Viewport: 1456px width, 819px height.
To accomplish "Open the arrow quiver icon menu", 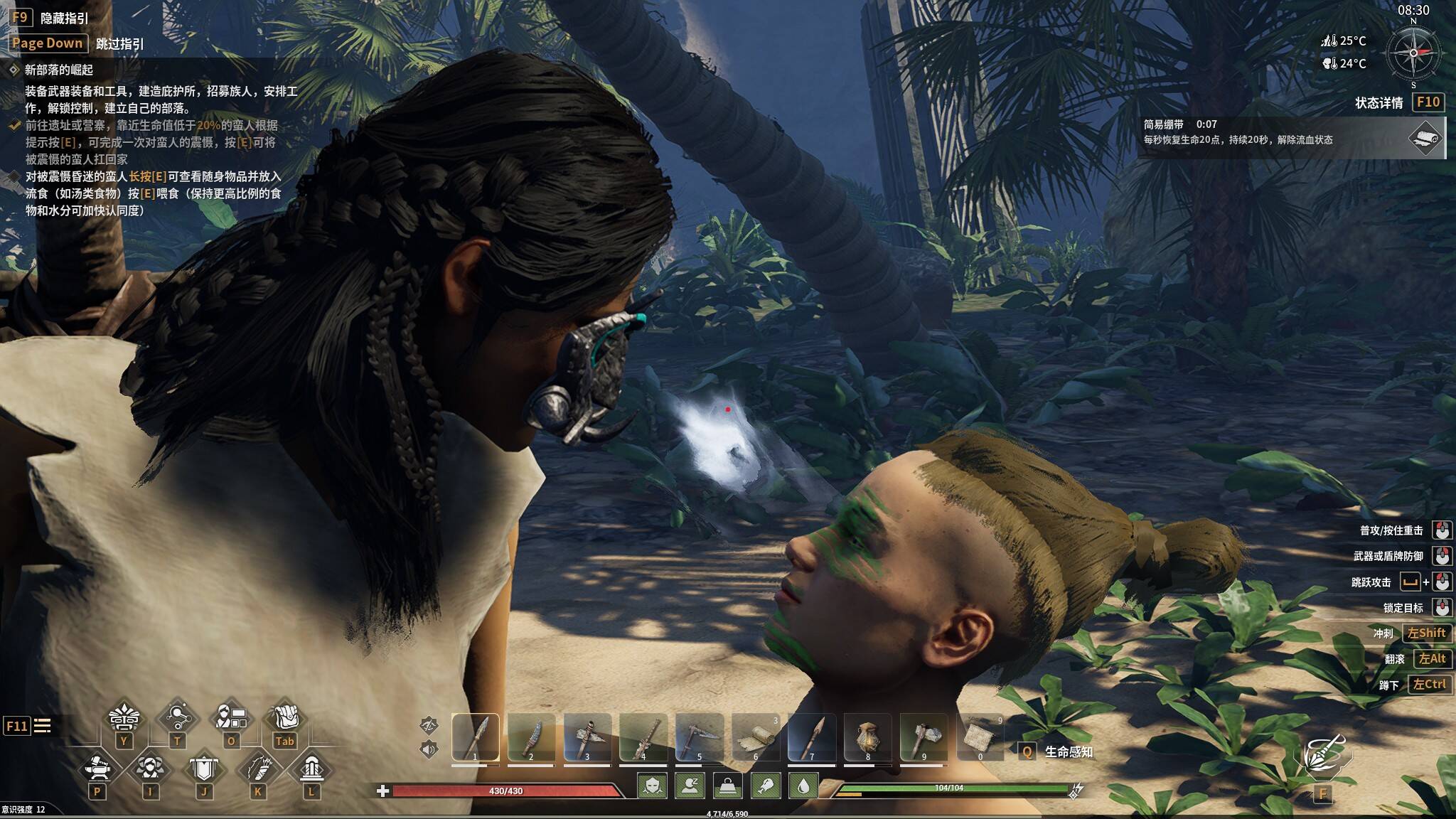I will (x=257, y=769).
